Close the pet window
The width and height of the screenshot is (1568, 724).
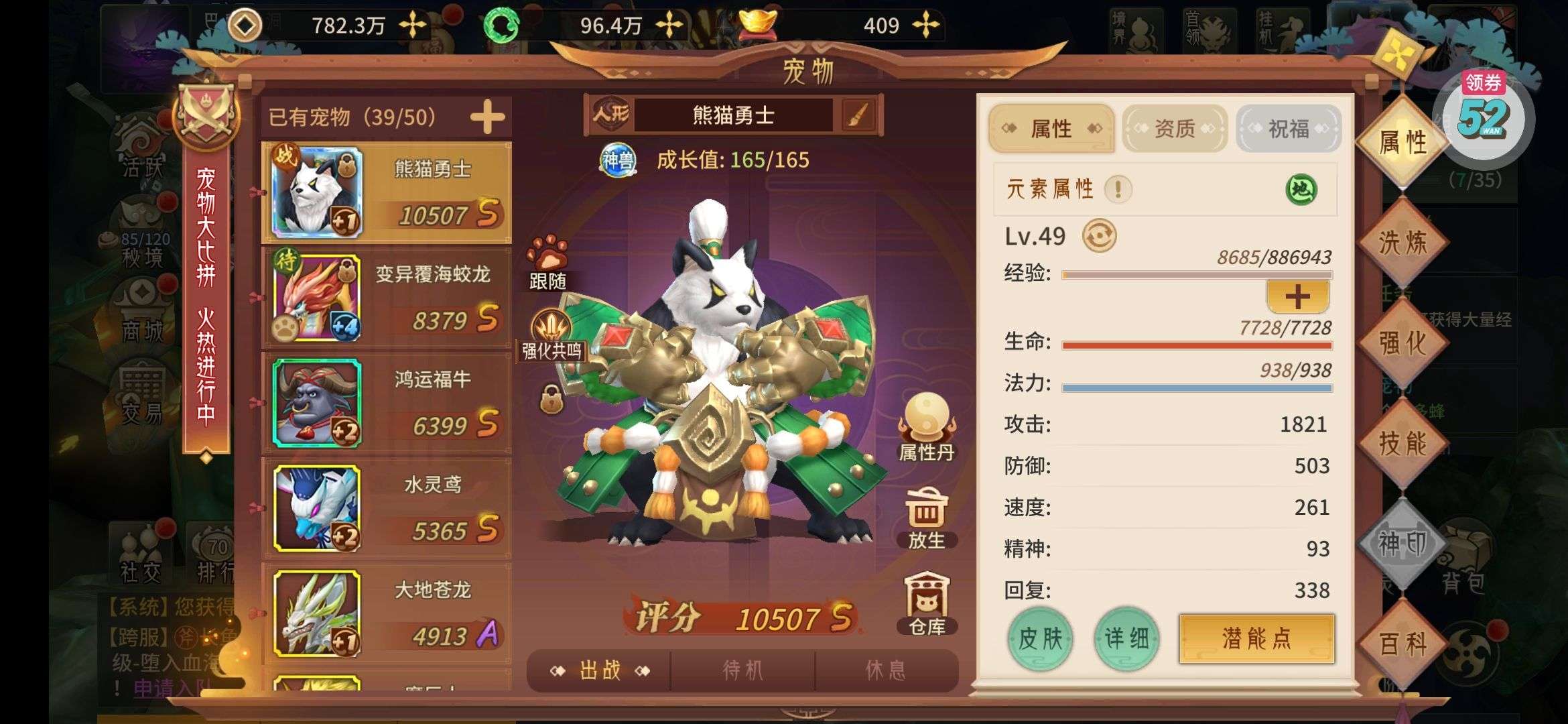1397,55
